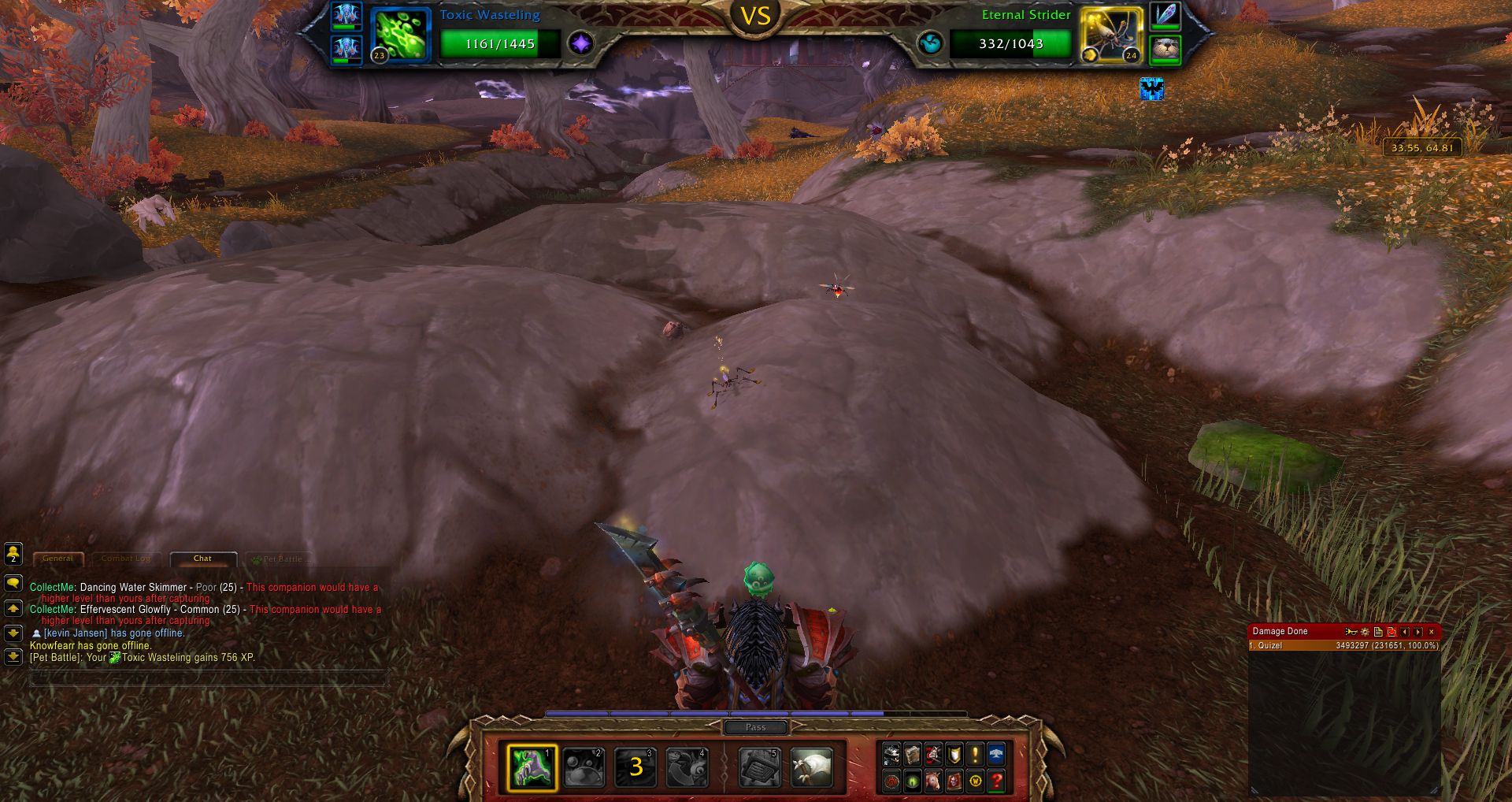This screenshot has height=802, width=1512.
Task: Open the red question mark help button
Action: [x=996, y=781]
